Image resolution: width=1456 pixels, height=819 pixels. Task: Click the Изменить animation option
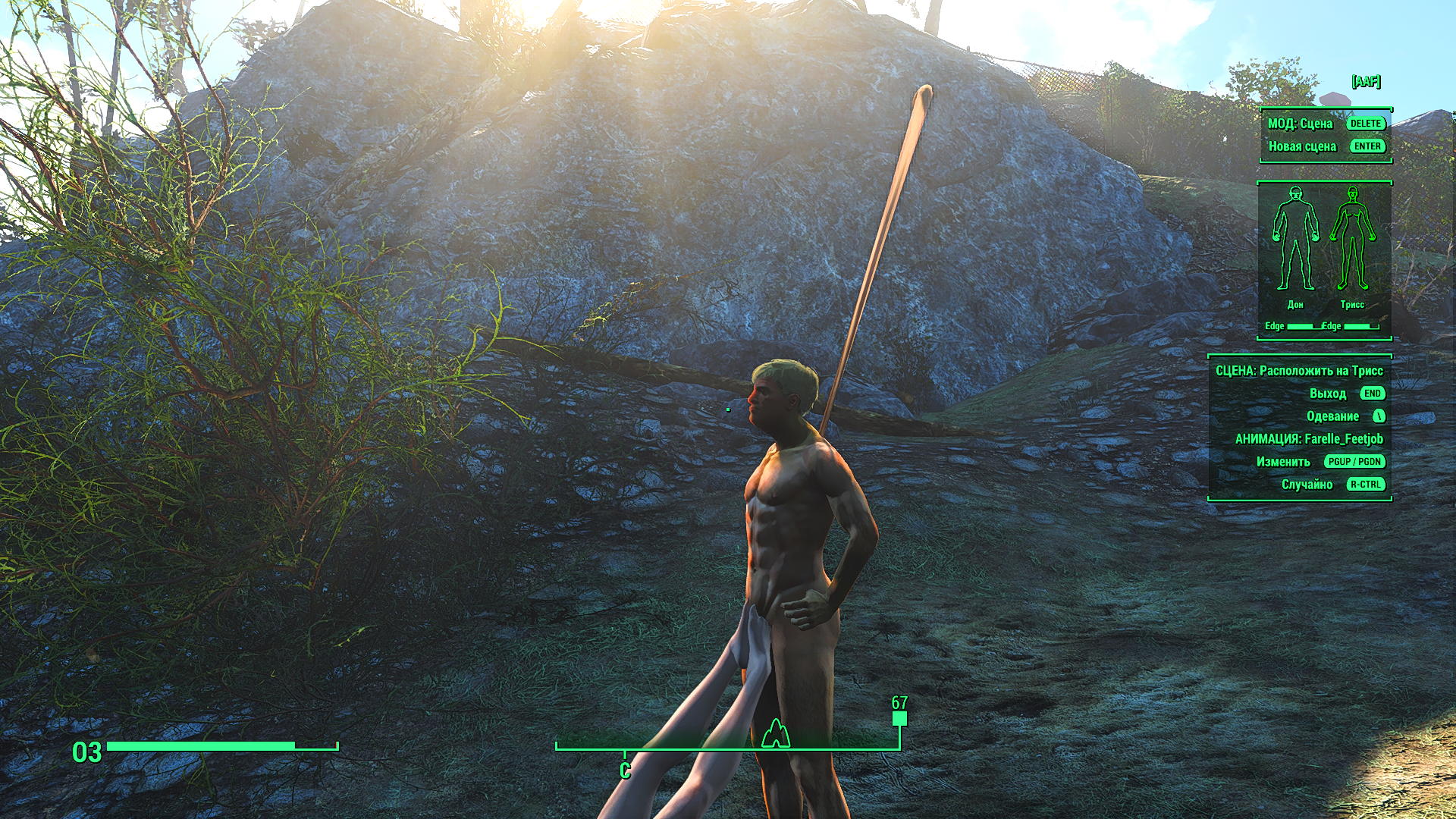(x=1283, y=462)
